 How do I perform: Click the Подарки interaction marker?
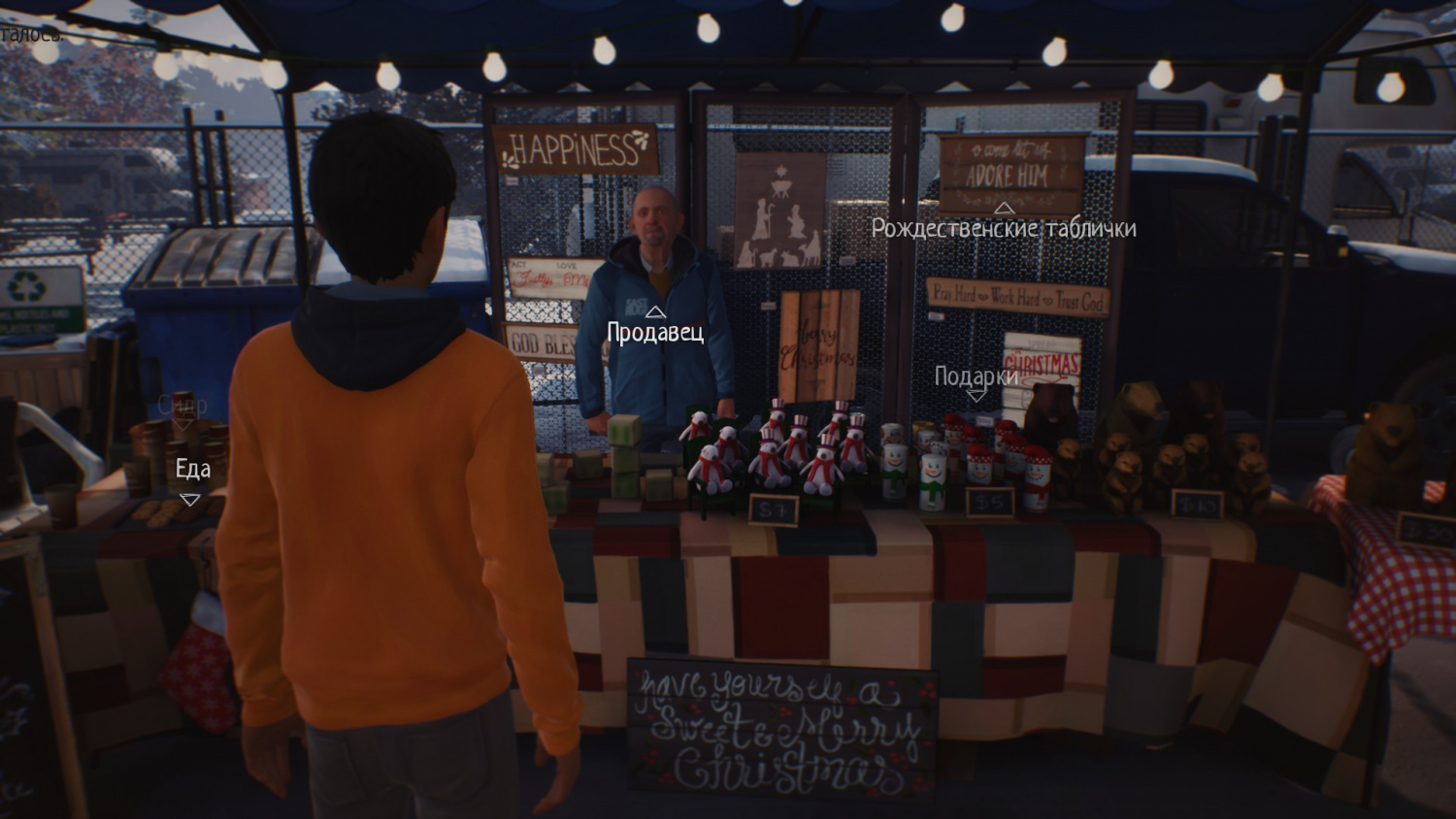(x=976, y=377)
